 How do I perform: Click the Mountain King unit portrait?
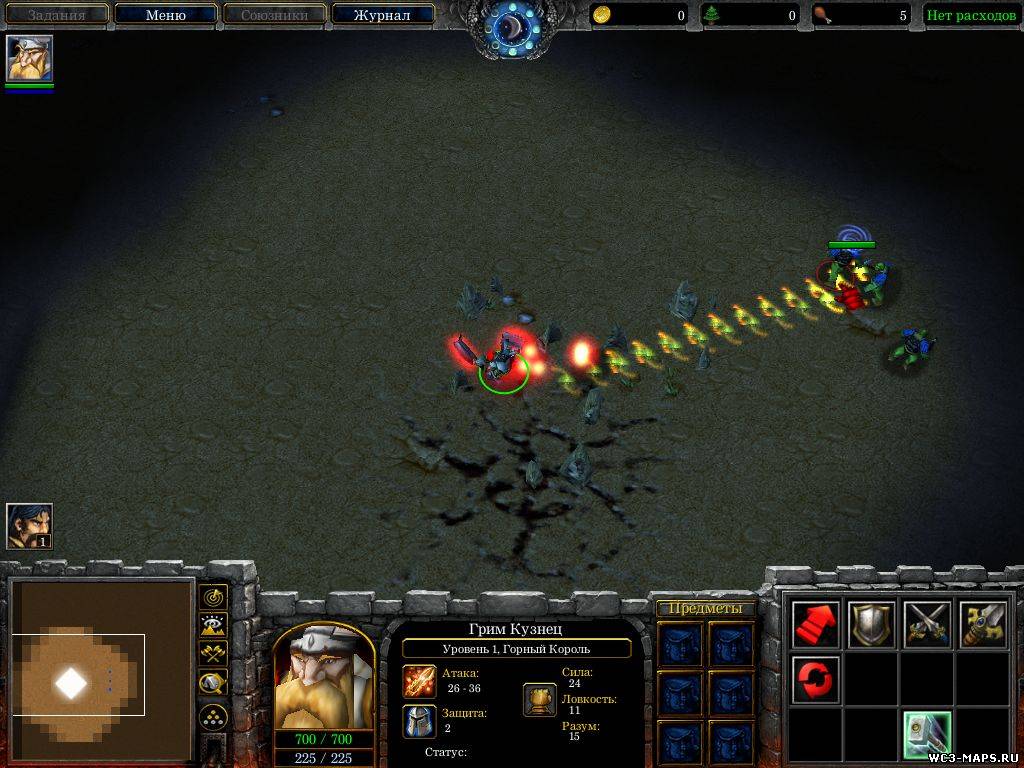click(x=324, y=679)
